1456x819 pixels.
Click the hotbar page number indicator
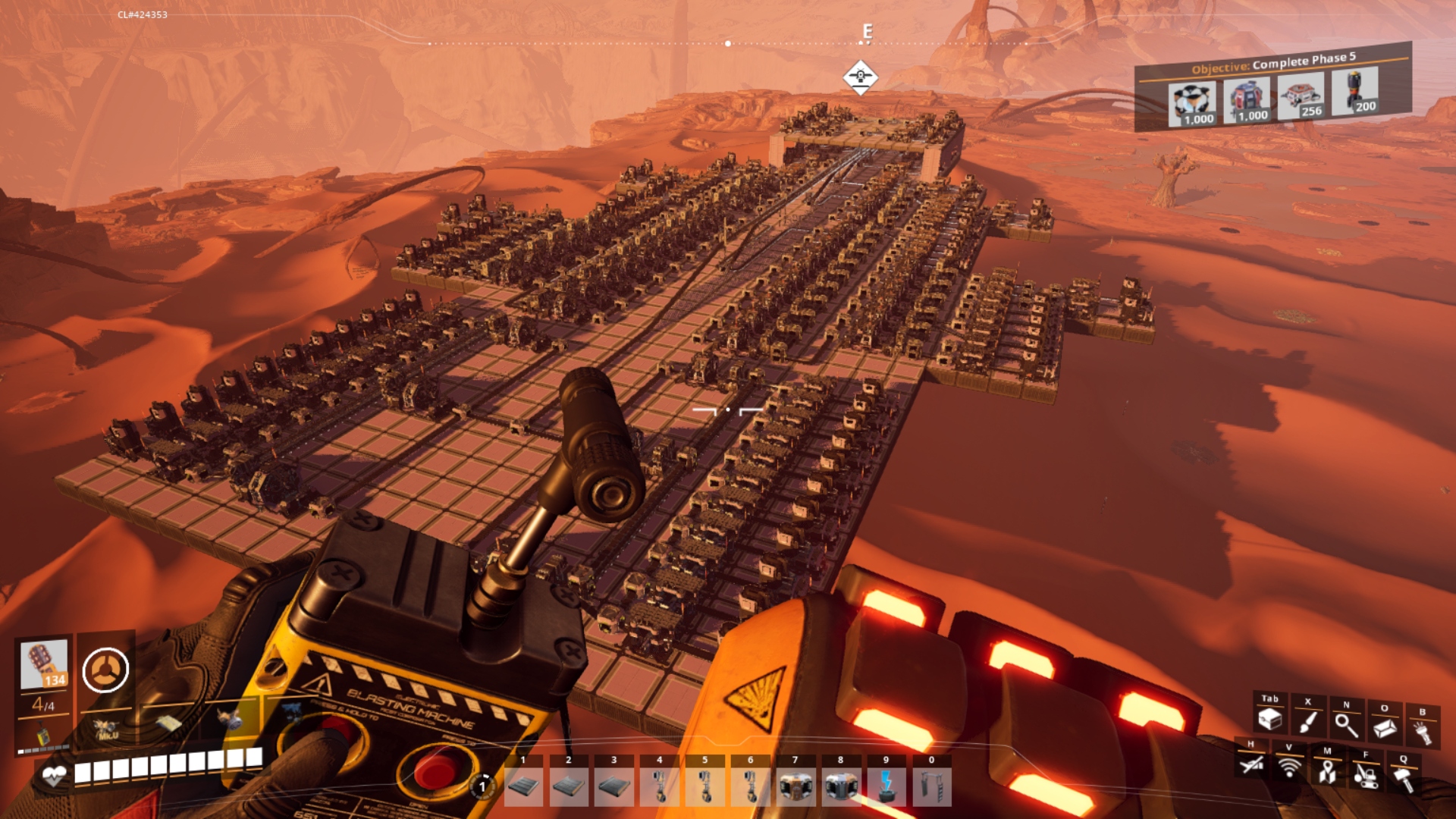pyautogui.click(x=482, y=786)
